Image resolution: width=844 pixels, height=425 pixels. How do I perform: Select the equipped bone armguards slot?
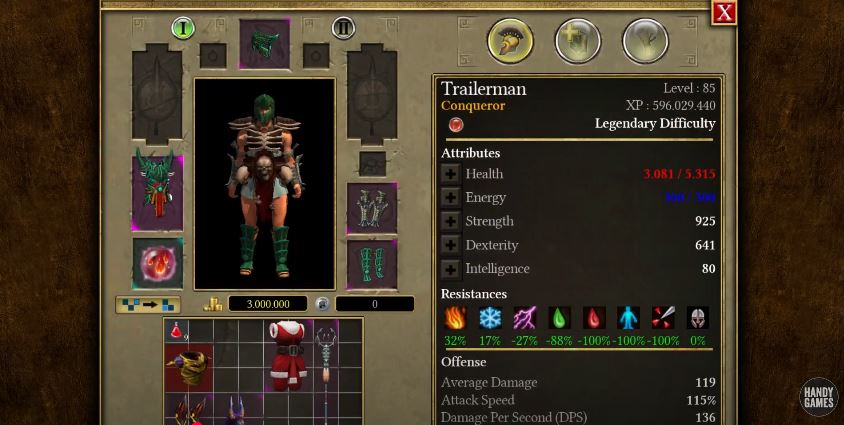coord(372,207)
